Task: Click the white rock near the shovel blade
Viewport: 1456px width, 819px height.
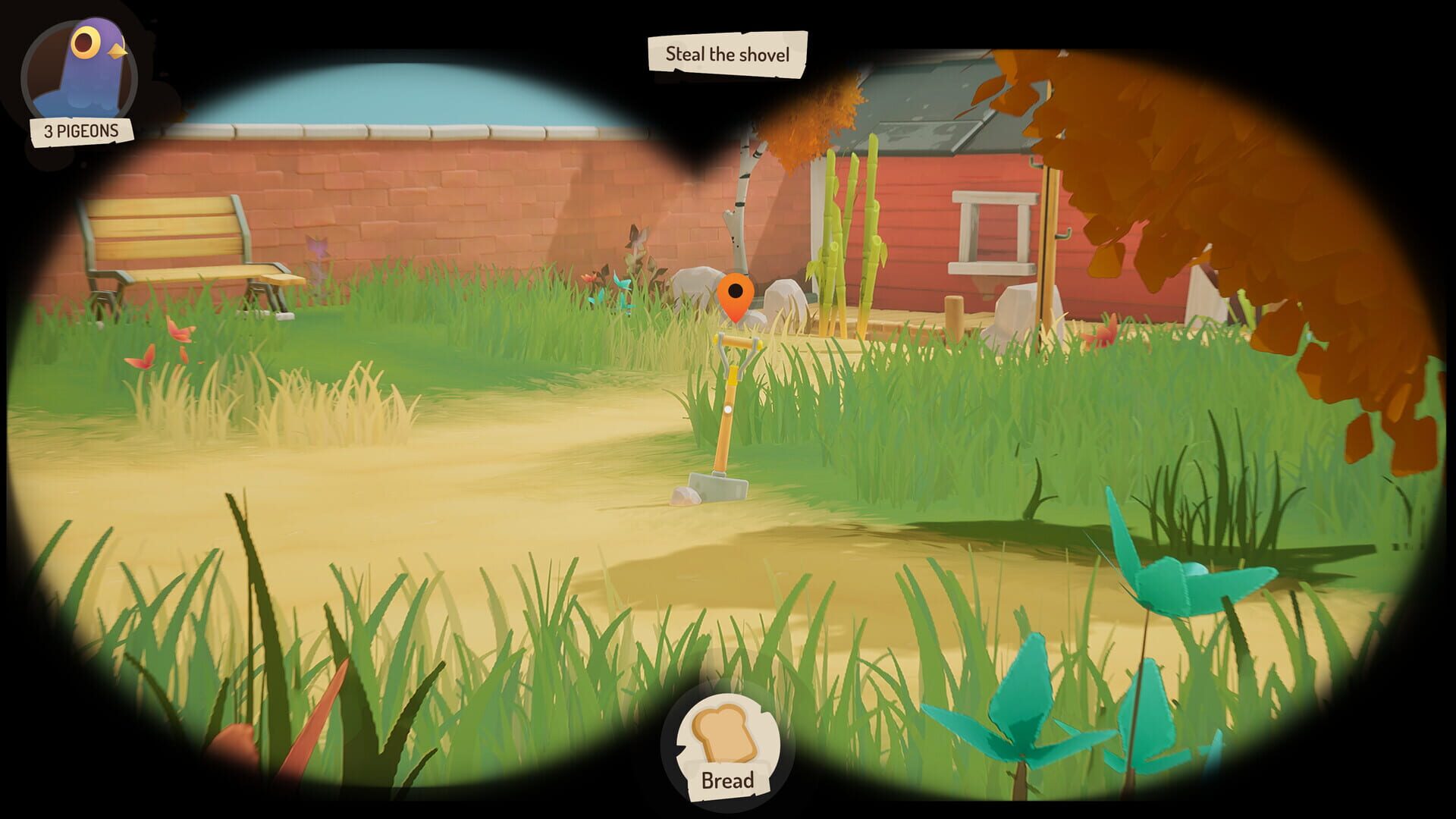Action: 686,497
